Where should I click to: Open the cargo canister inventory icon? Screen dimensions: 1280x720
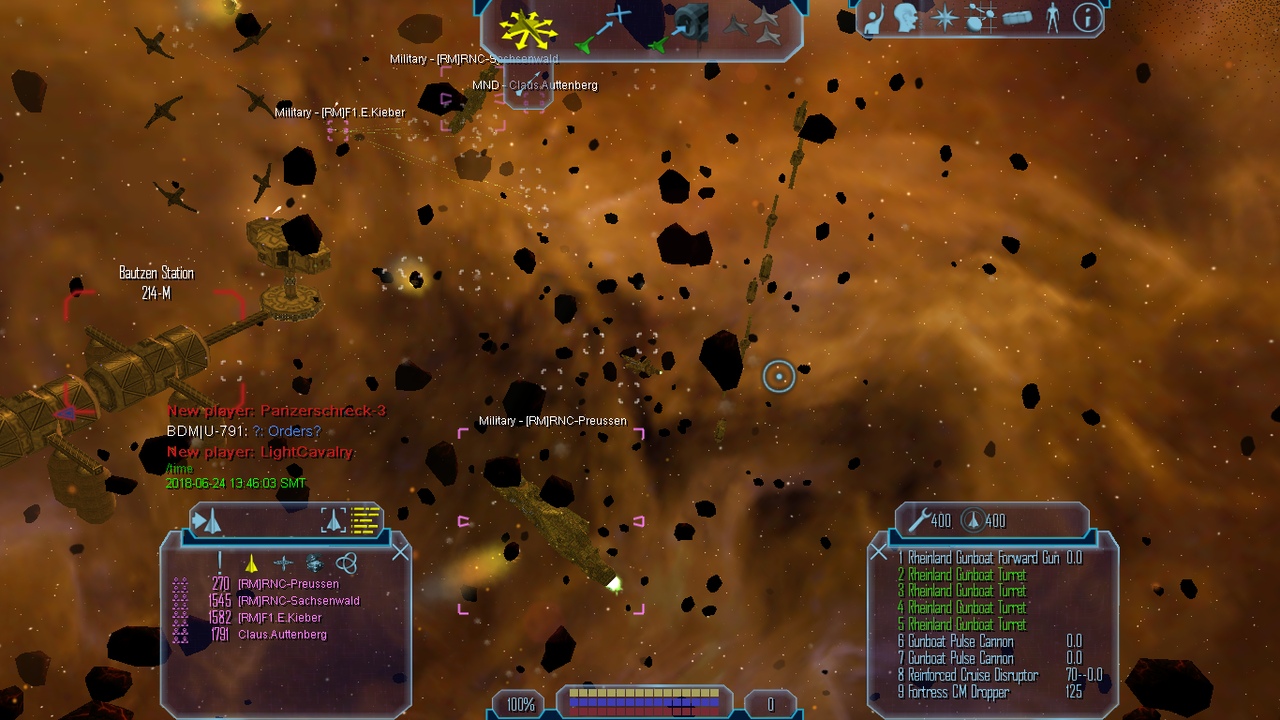(1016, 18)
